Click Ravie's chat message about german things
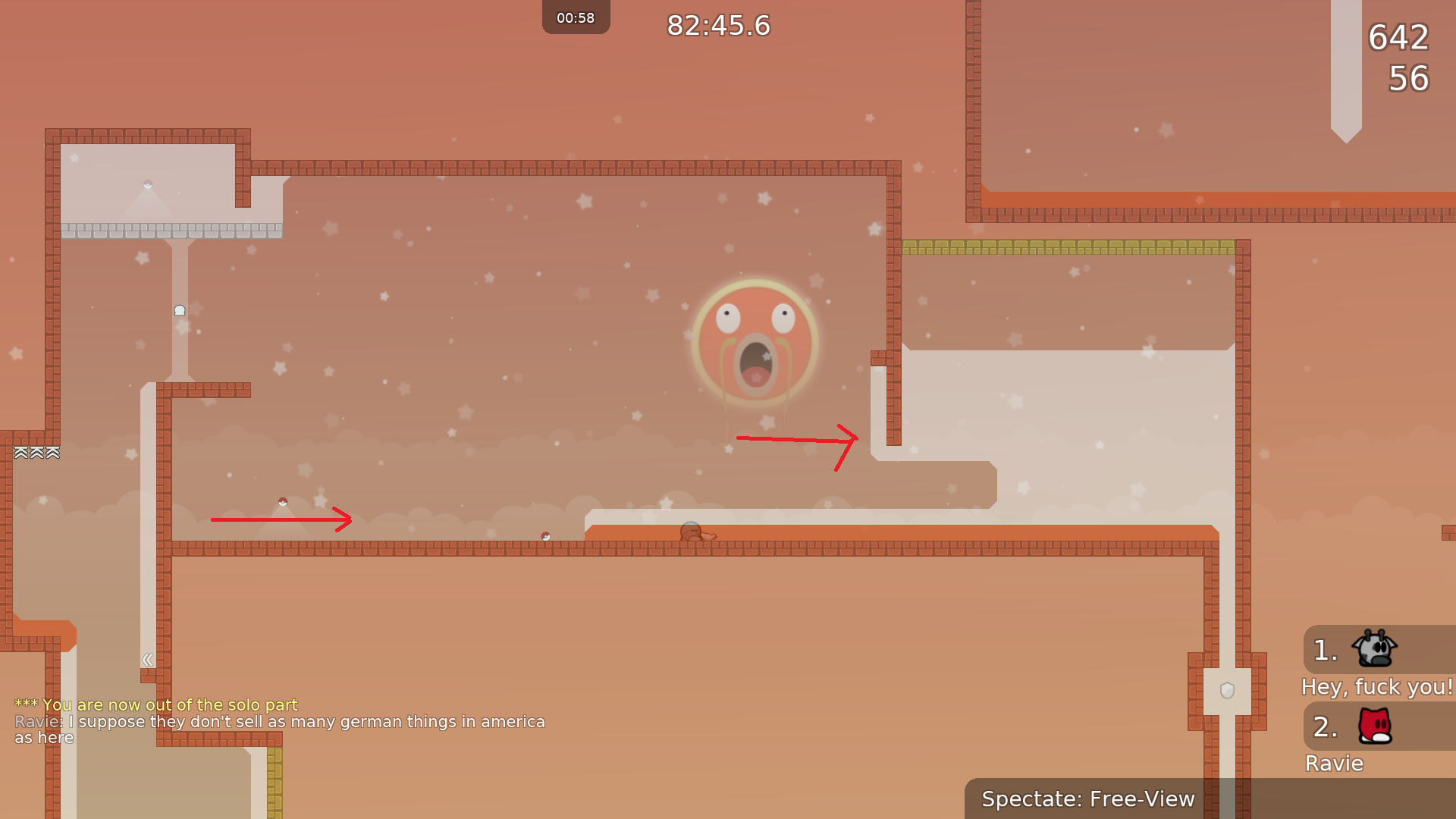 point(279,722)
